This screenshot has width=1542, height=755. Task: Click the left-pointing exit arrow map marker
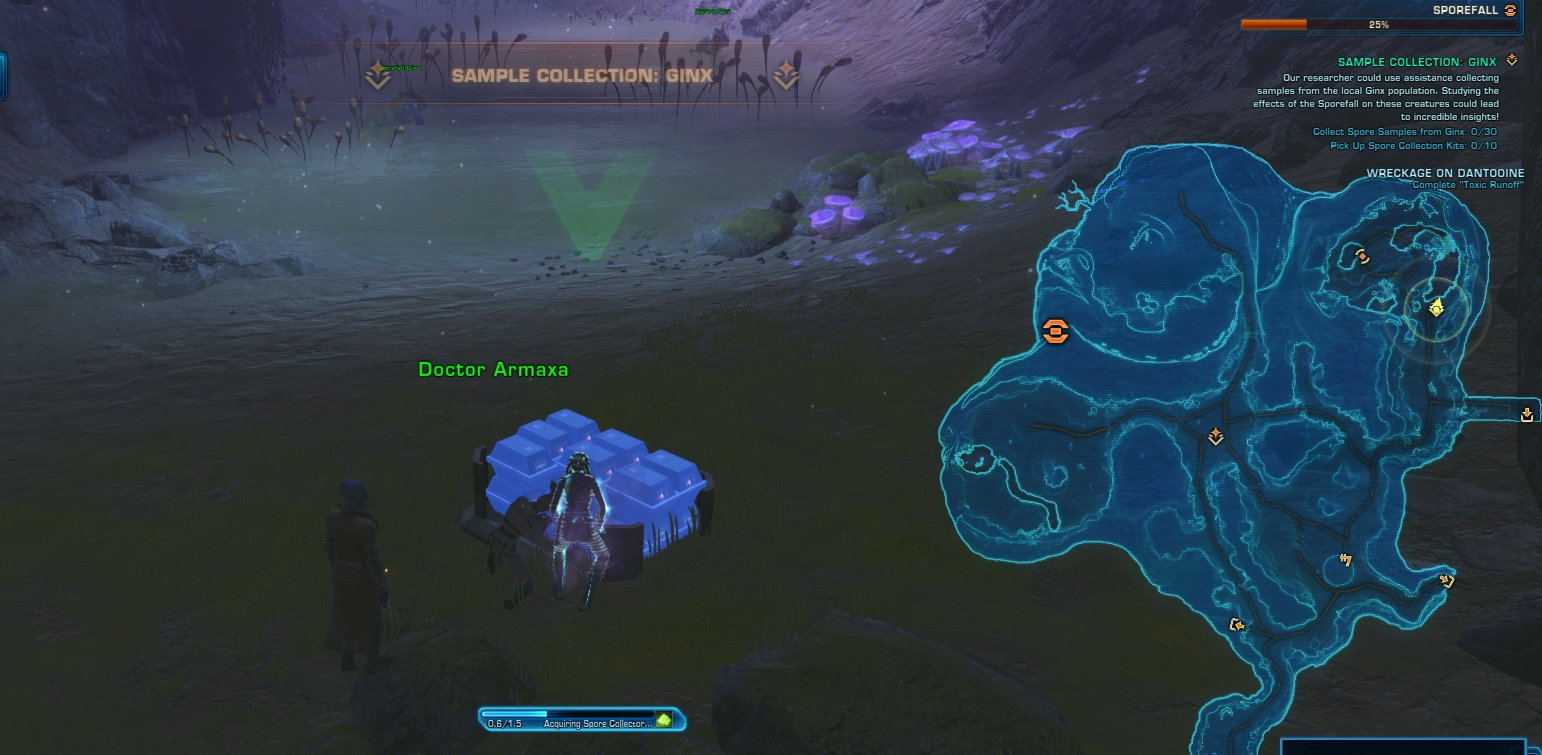1237,626
